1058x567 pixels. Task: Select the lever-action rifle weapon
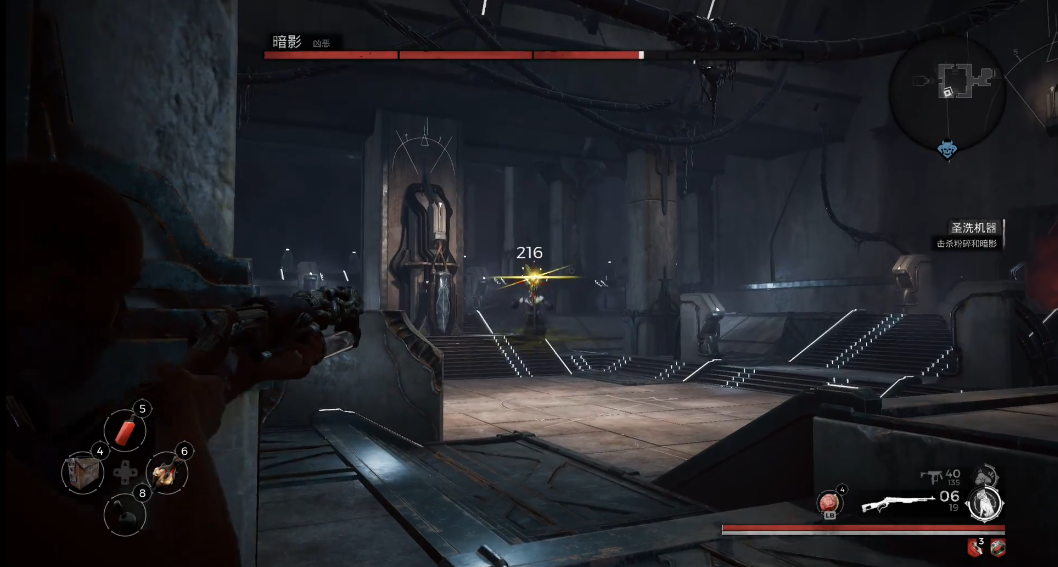tap(892, 502)
